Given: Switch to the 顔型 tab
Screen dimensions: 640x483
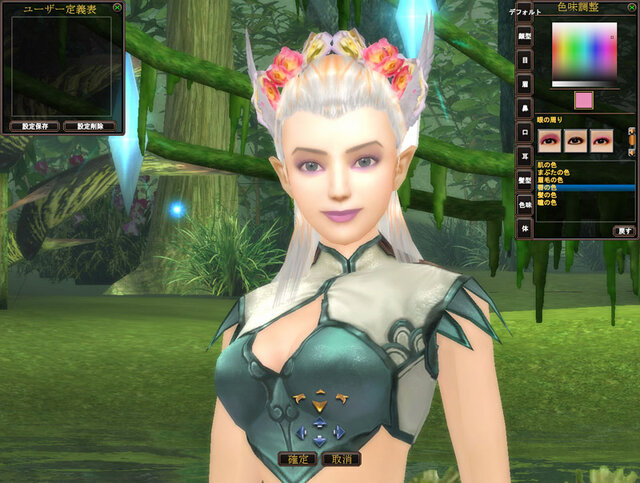Looking at the screenshot, I should (524, 34).
